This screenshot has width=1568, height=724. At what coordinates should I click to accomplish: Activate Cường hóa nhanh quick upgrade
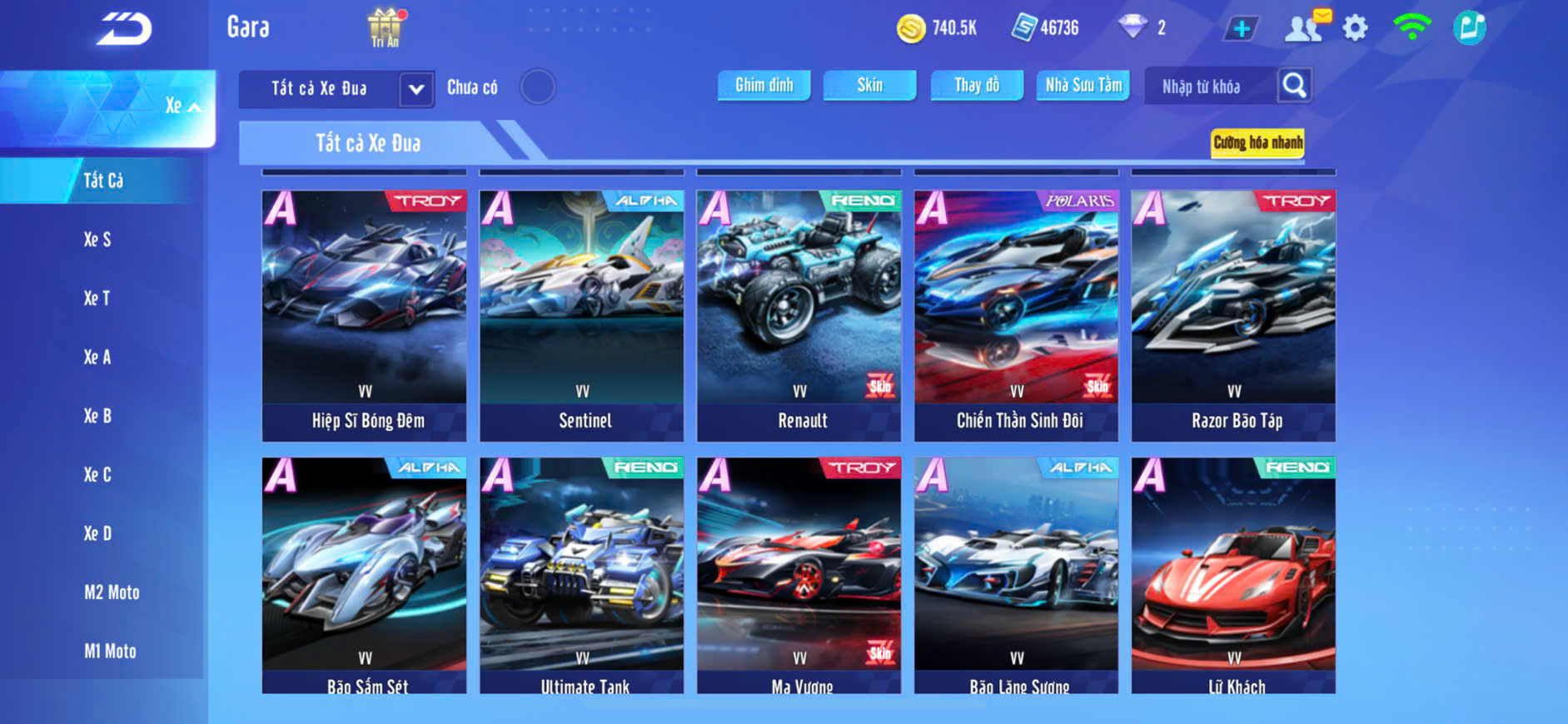pos(1257,143)
